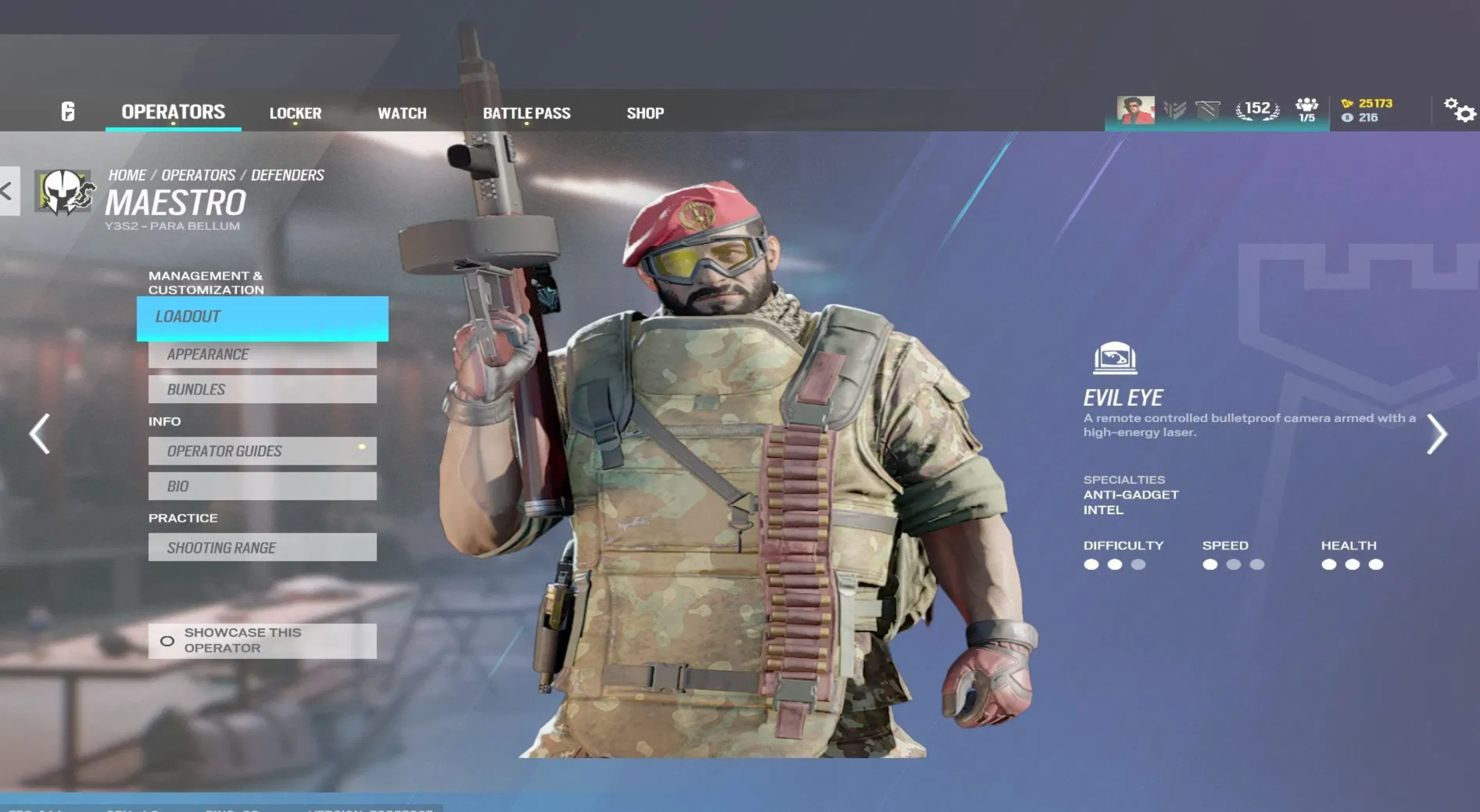Switch to the Locker tab
1480x812 pixels.
point(295,113)
